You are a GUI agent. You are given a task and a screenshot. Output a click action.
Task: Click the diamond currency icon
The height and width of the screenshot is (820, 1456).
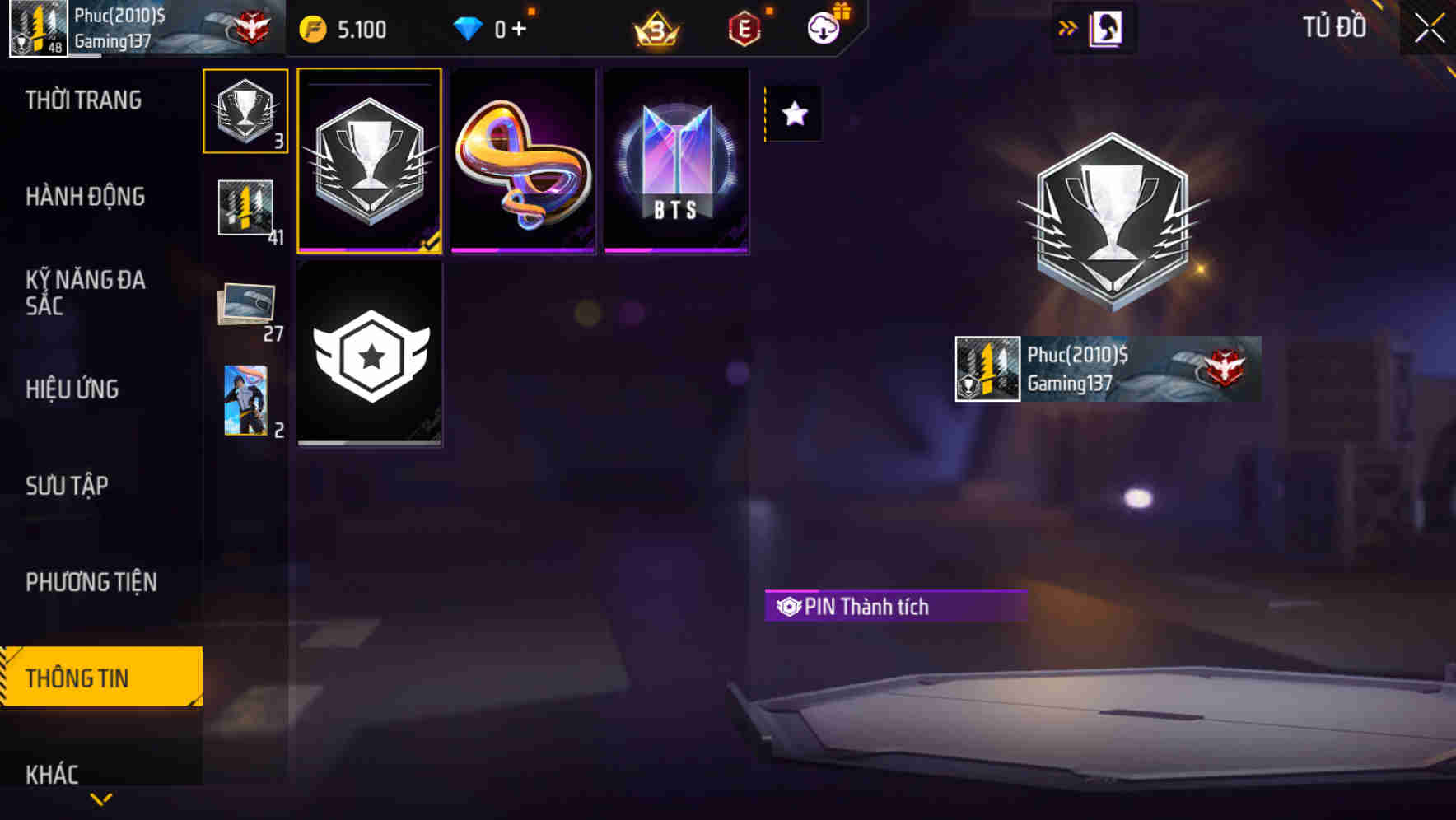point(468,28)
